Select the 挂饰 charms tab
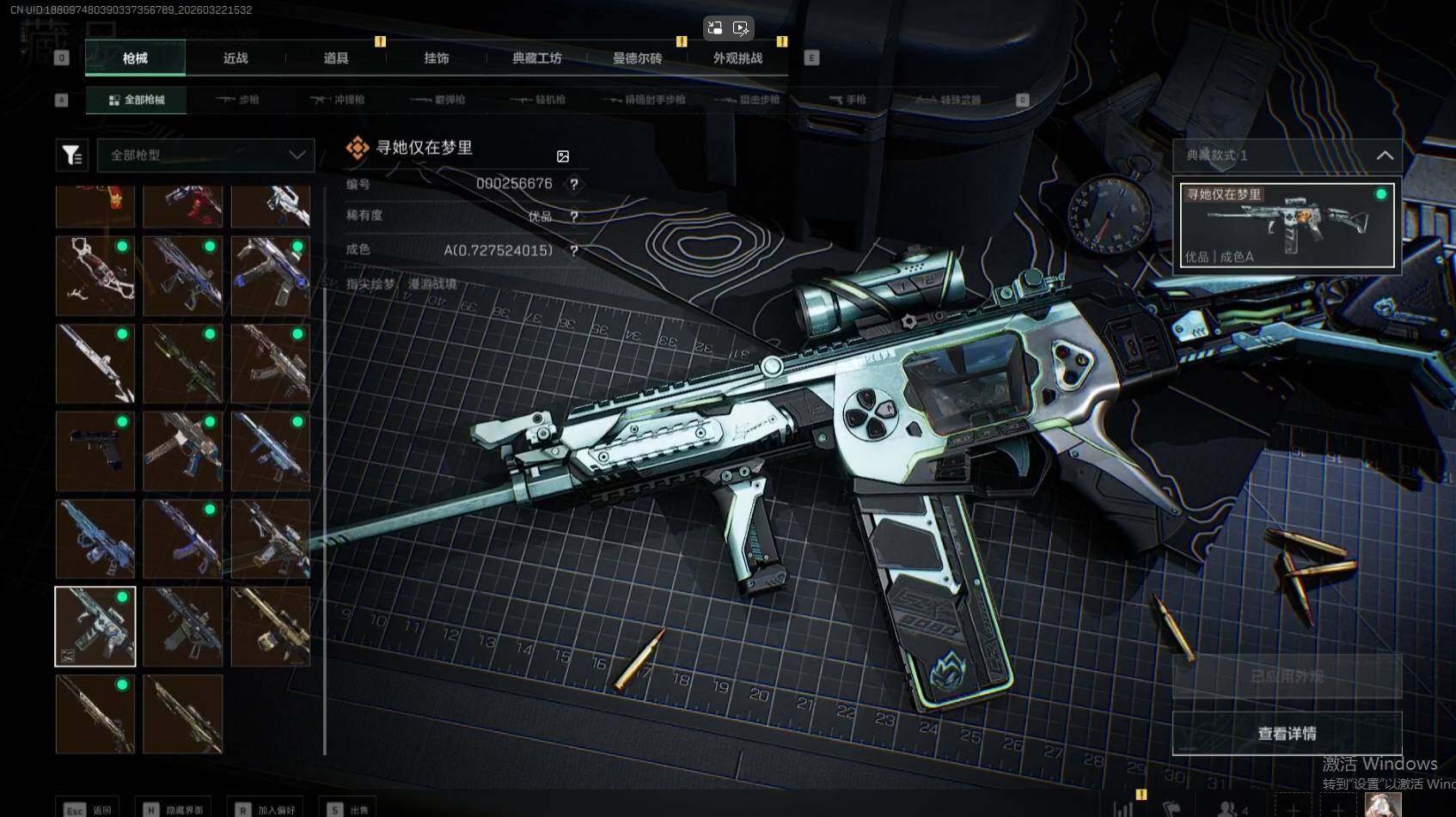 point(437,58)
